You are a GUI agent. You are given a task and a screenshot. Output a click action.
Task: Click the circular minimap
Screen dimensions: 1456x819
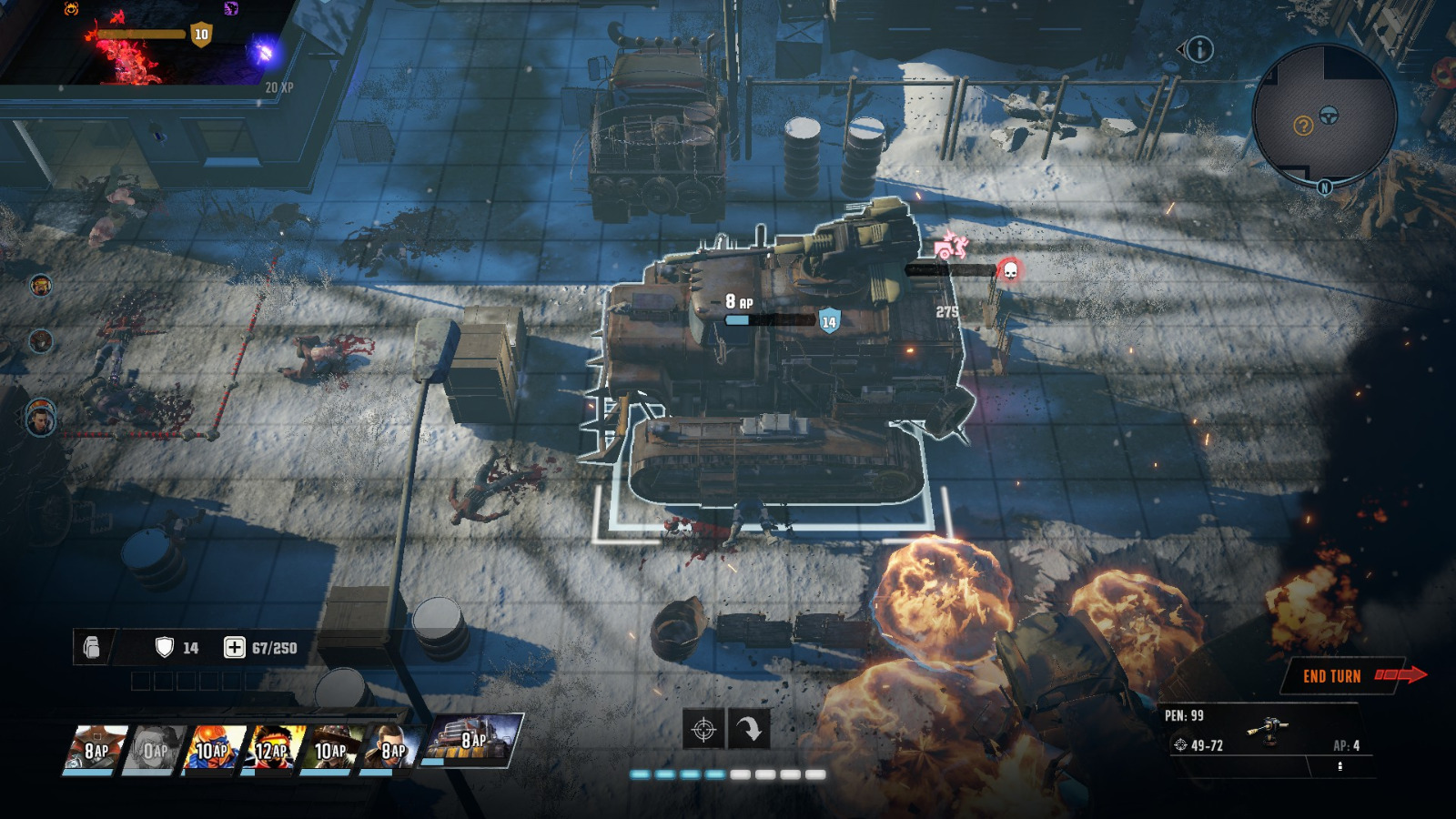coord(1324,116)
